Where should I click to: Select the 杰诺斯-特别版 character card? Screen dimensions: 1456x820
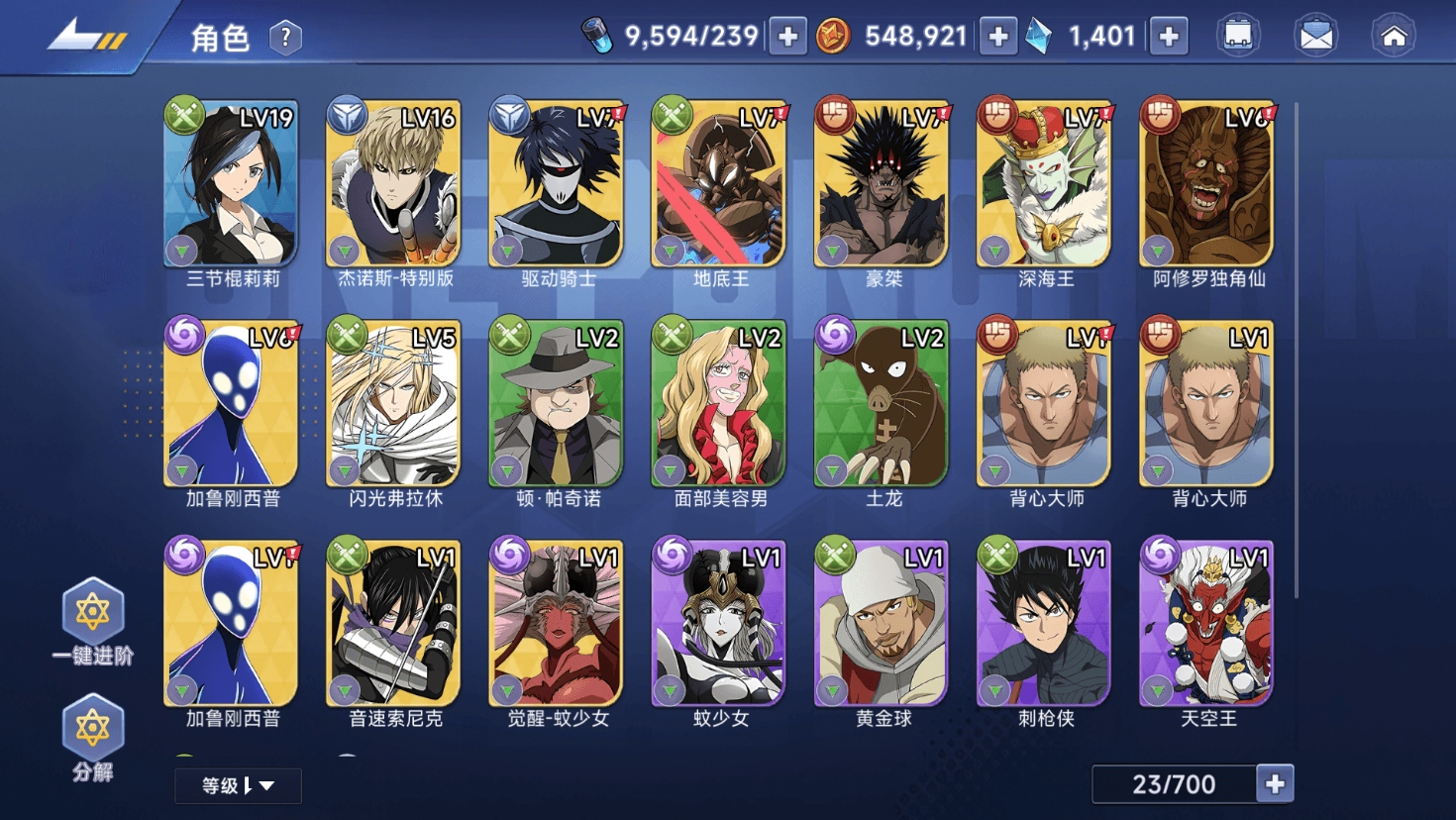pos(394,184)
